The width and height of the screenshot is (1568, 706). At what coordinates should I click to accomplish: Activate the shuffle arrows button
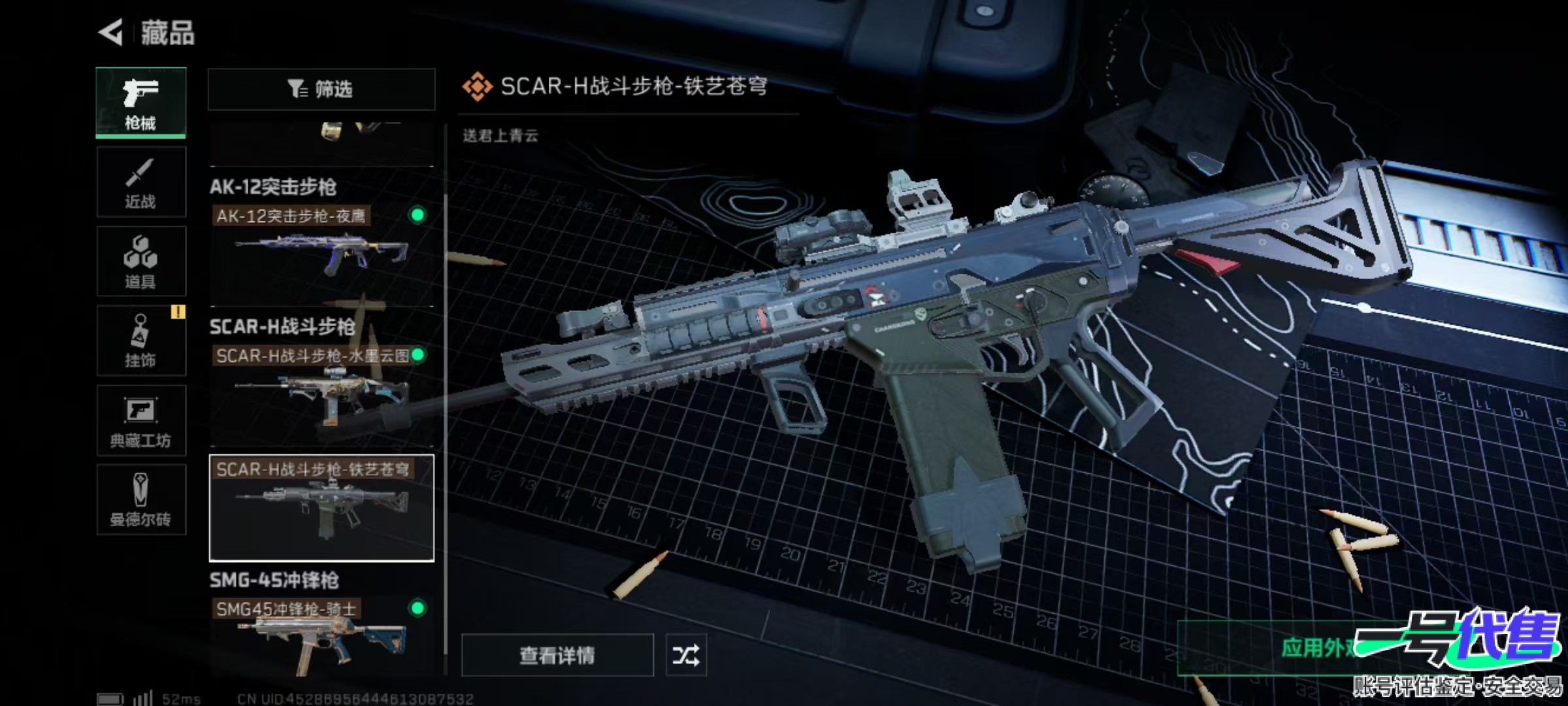tap(685, 655)
